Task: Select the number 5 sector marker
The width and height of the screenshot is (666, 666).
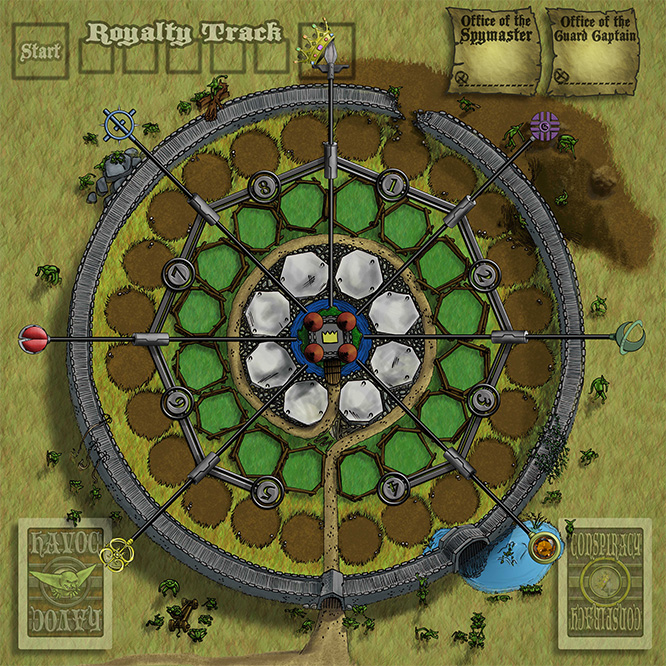Action: (x=266, y=489)
